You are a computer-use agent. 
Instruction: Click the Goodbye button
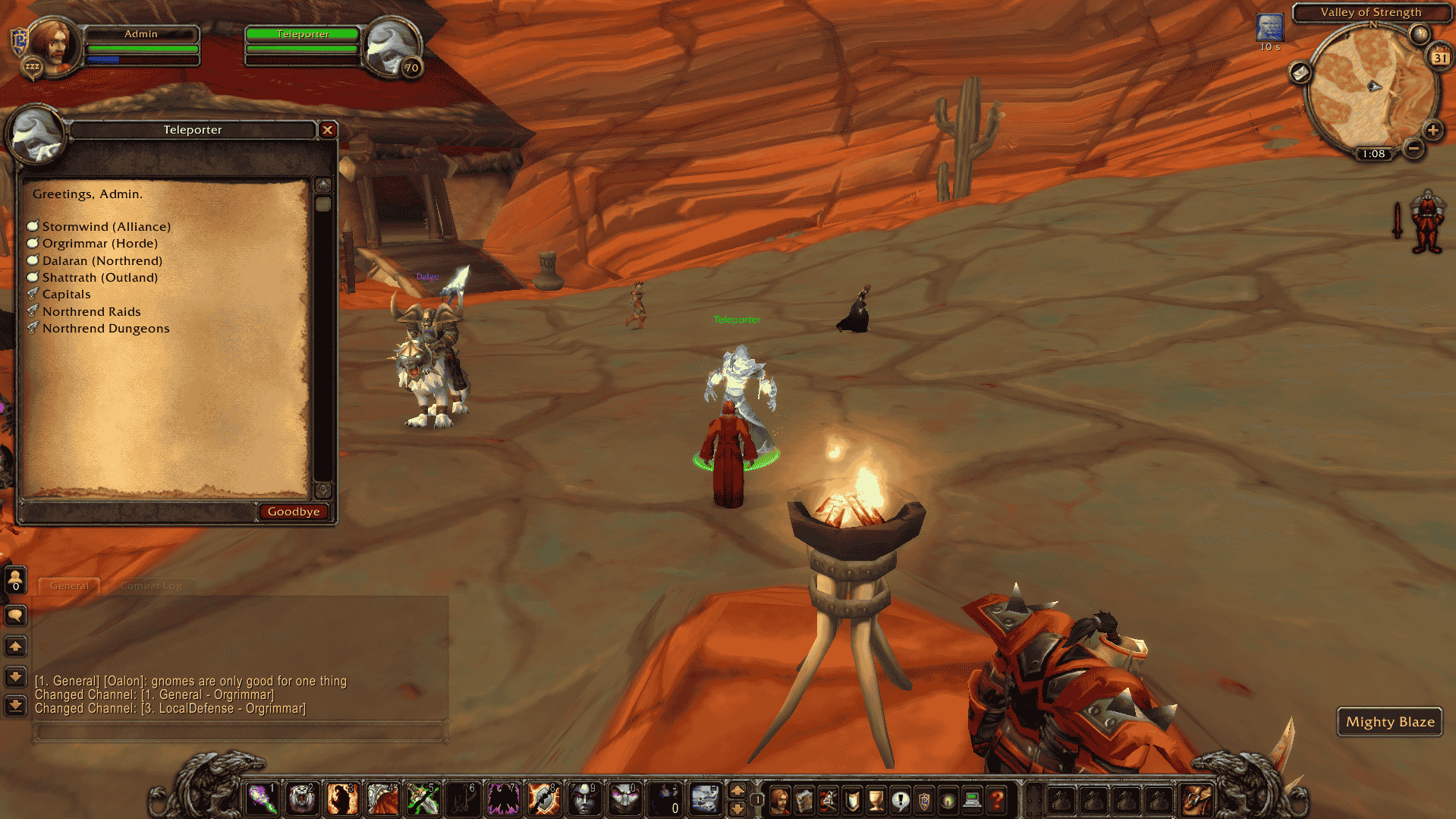[294, 512]
